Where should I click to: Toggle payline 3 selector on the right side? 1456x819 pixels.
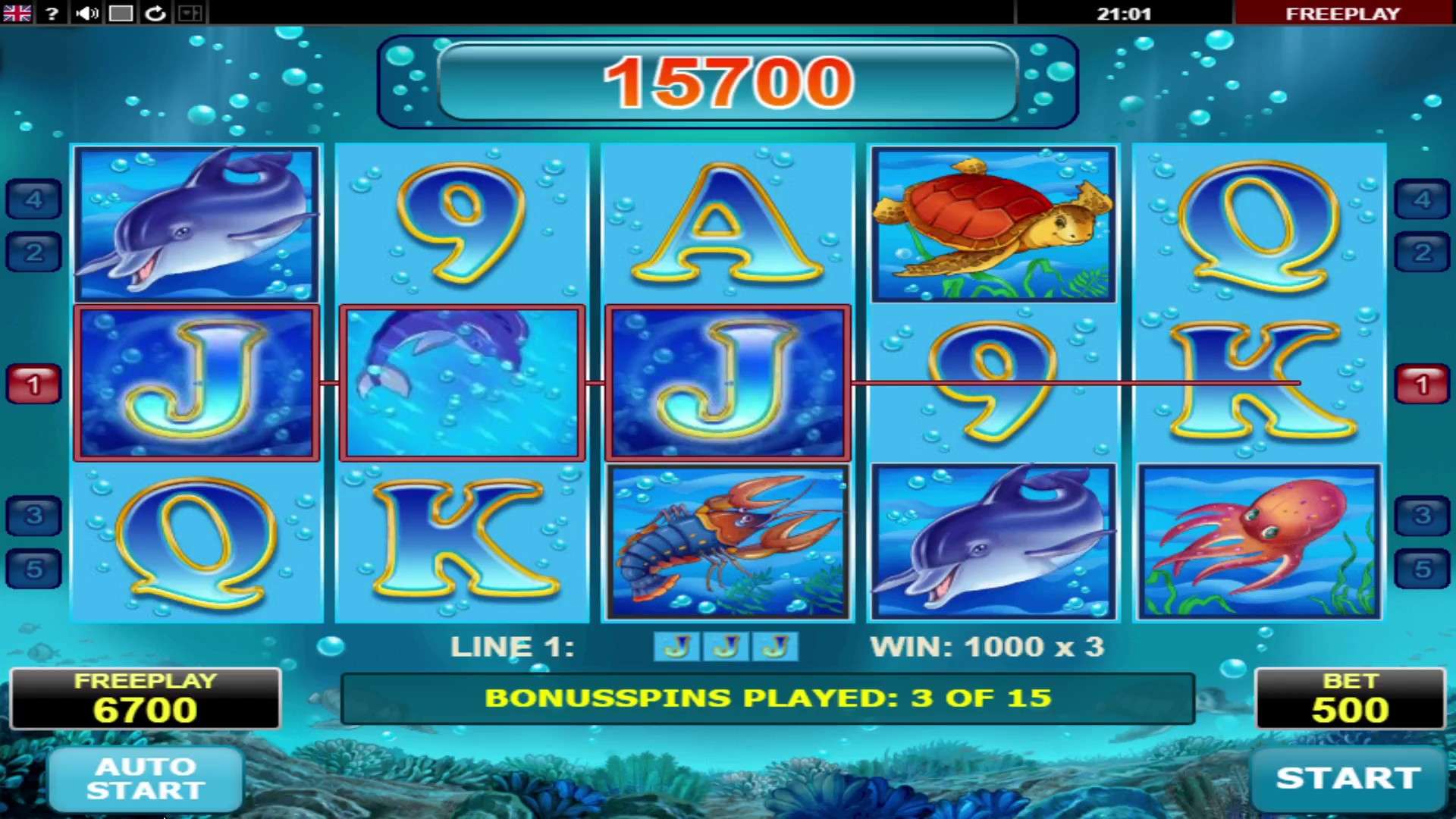tap(1423, 514)
